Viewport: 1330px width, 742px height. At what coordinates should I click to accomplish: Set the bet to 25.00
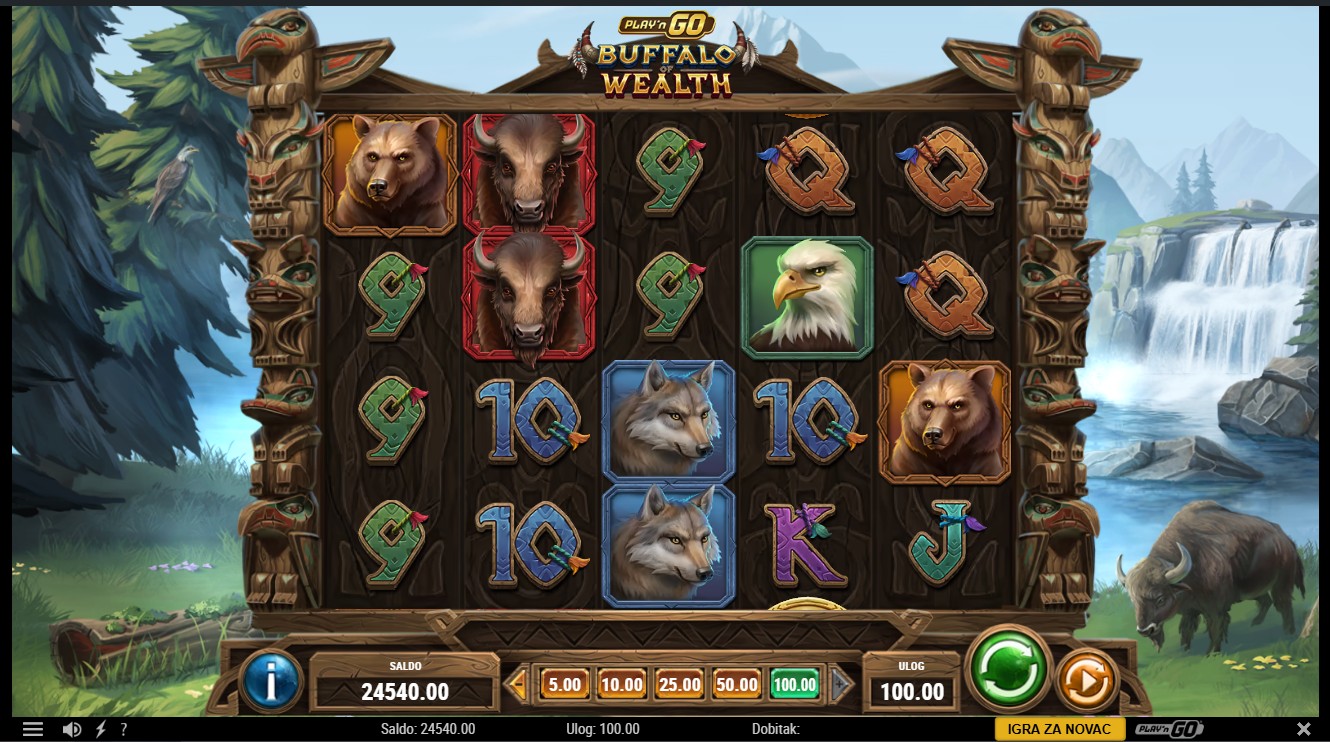click(x=679, y=685)
